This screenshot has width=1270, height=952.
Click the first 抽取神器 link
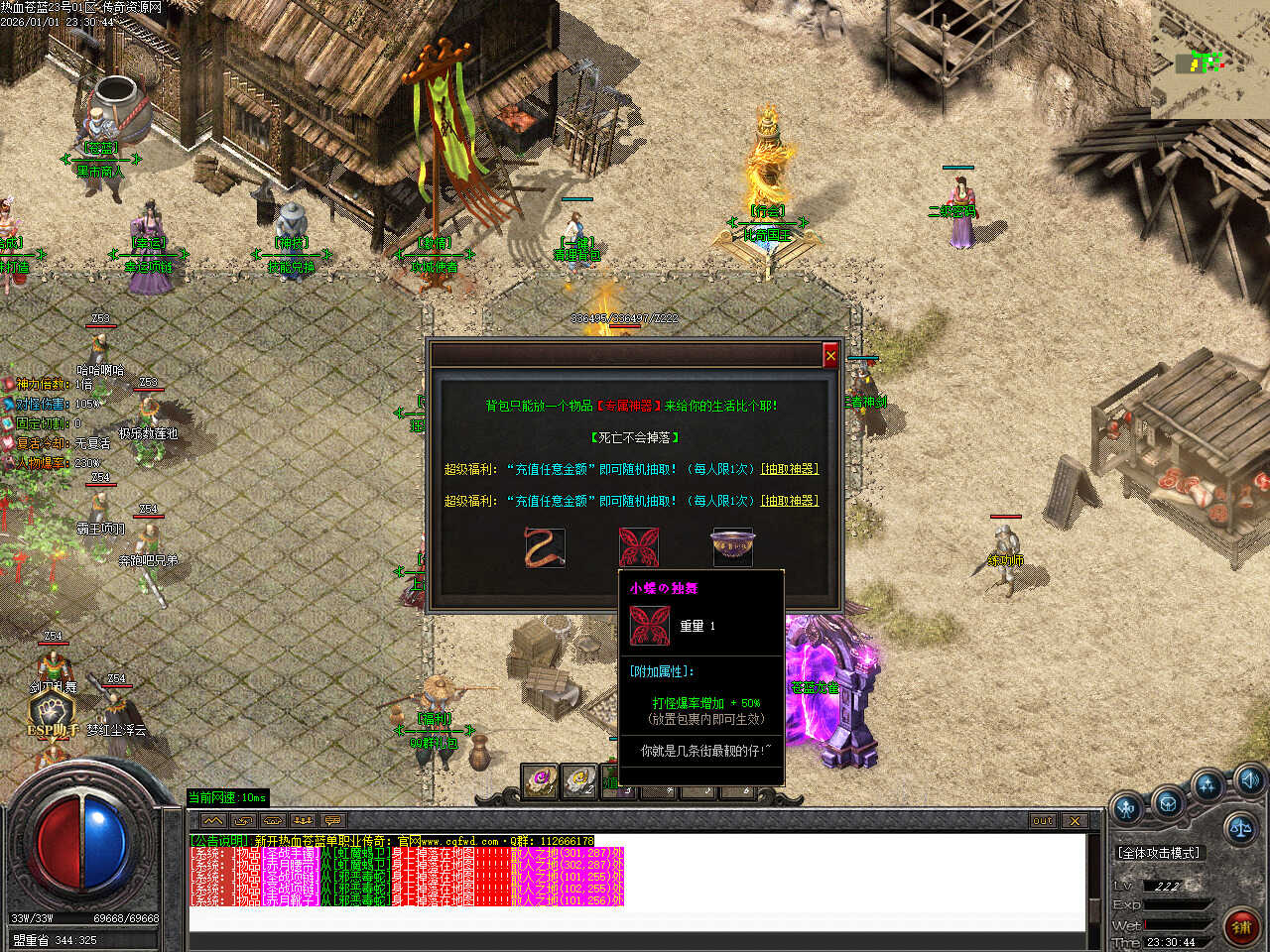(x=790, y=469)
